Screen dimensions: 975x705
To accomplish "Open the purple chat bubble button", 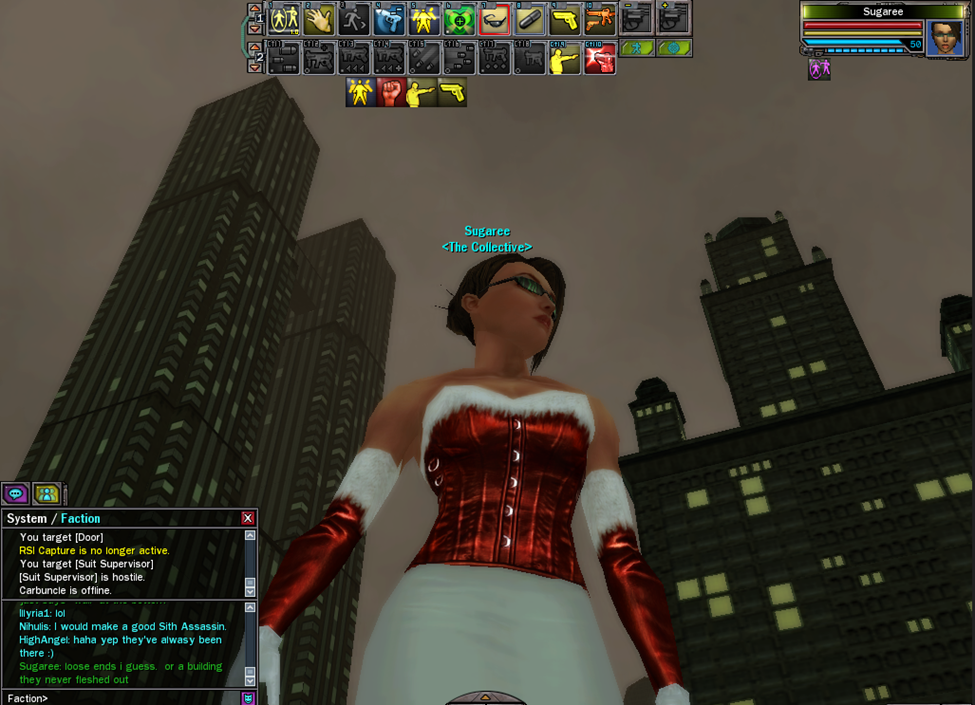I will coord(15,493).
